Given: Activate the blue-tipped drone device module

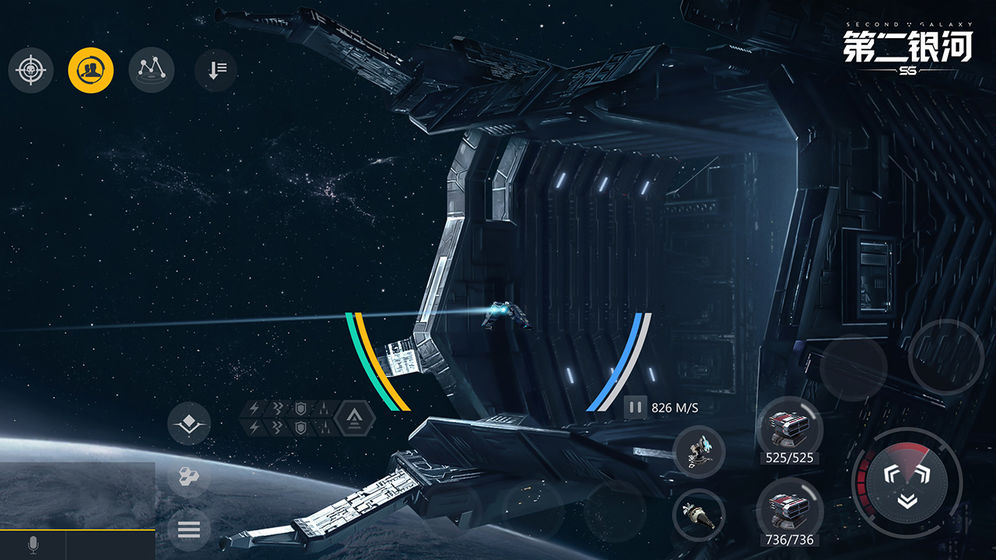Looking at the screenshot, I should click(x=699, y=451).
